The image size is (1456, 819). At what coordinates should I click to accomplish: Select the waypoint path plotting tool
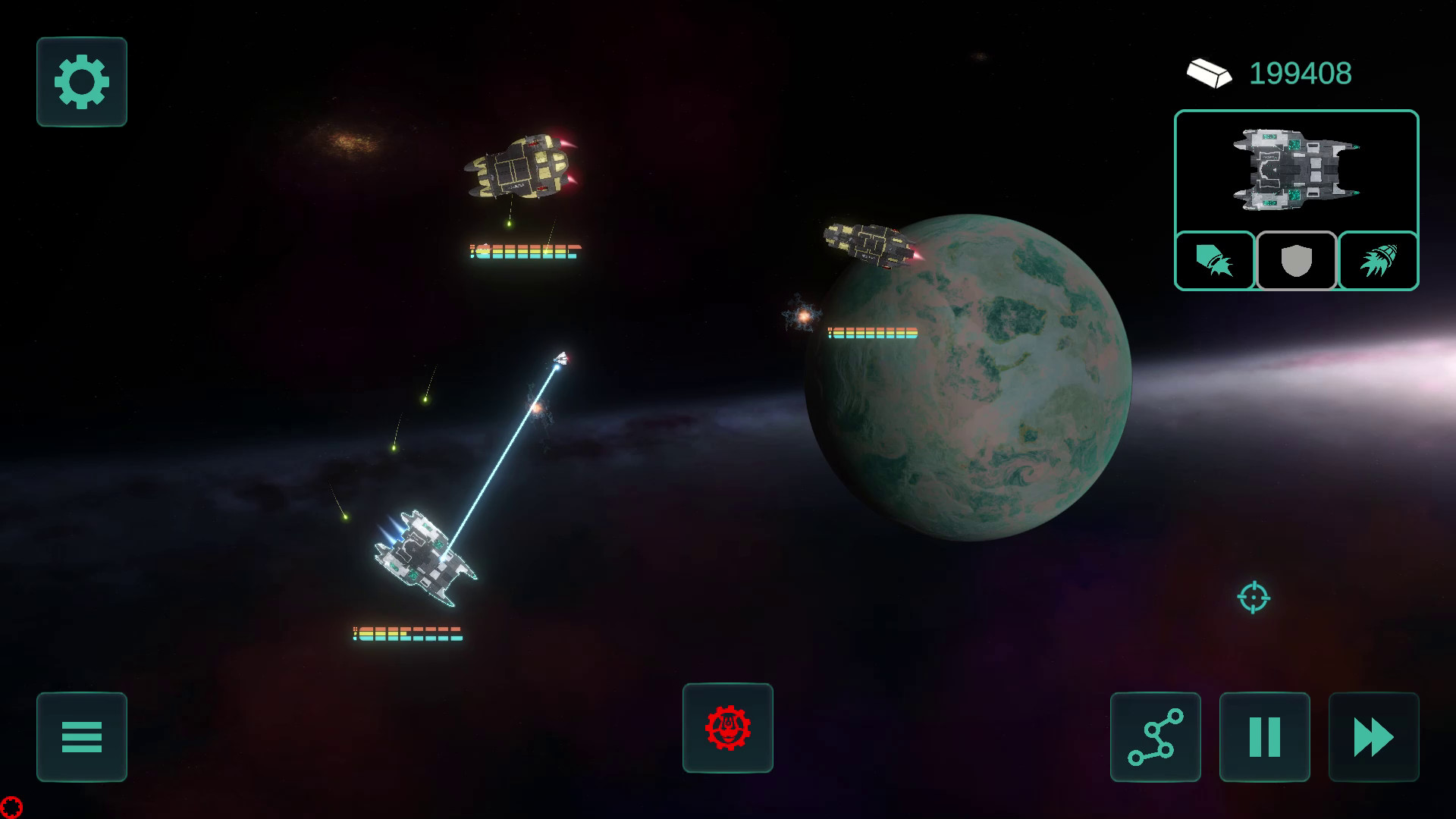point(1155,738)
